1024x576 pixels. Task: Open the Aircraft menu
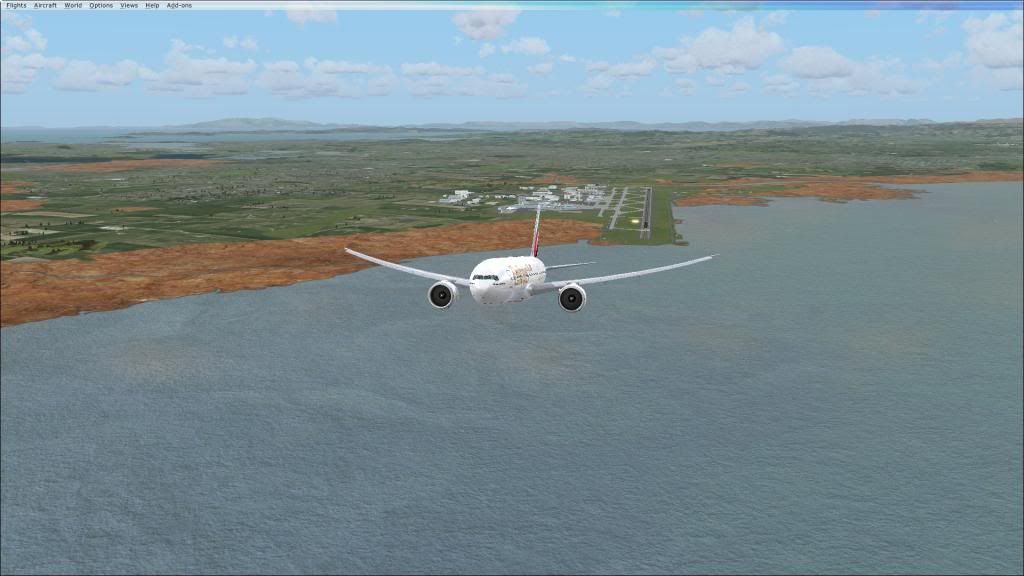(45, 5)
